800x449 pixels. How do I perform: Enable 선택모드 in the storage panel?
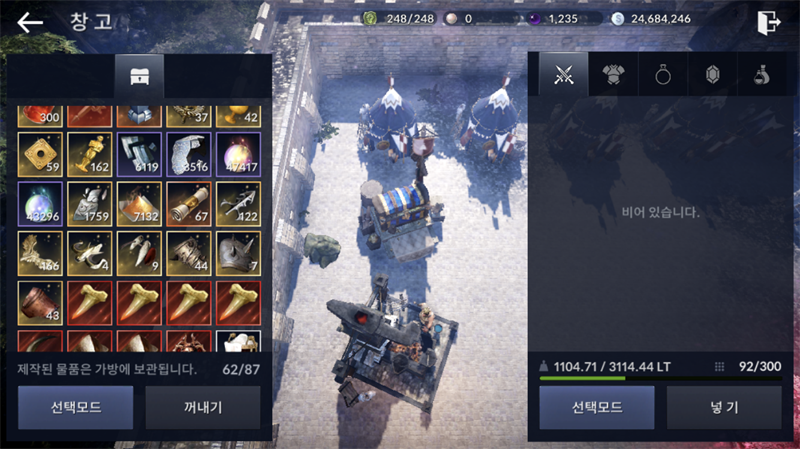[75, 407]
